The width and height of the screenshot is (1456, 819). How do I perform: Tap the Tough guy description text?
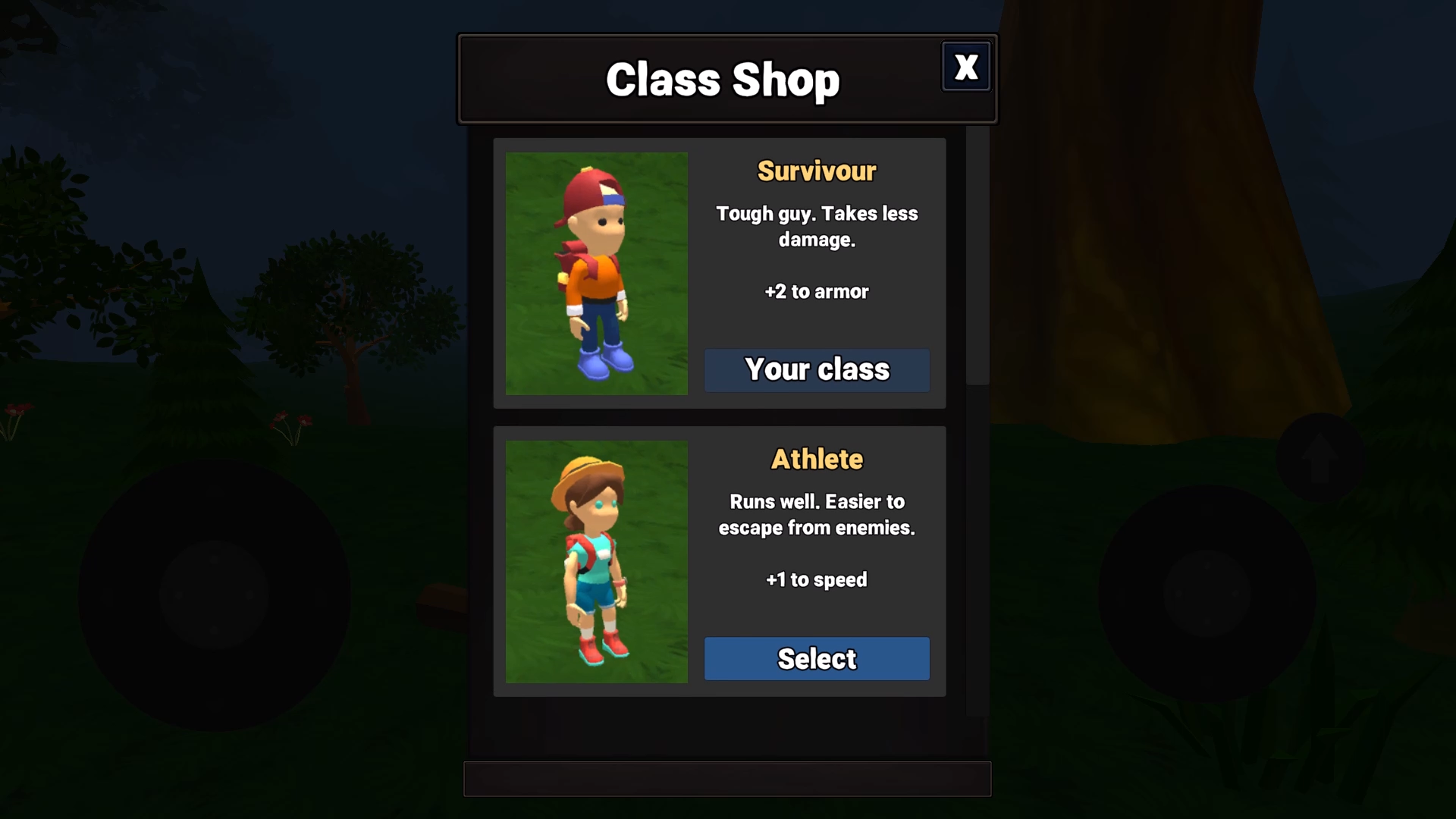(817, 226)
